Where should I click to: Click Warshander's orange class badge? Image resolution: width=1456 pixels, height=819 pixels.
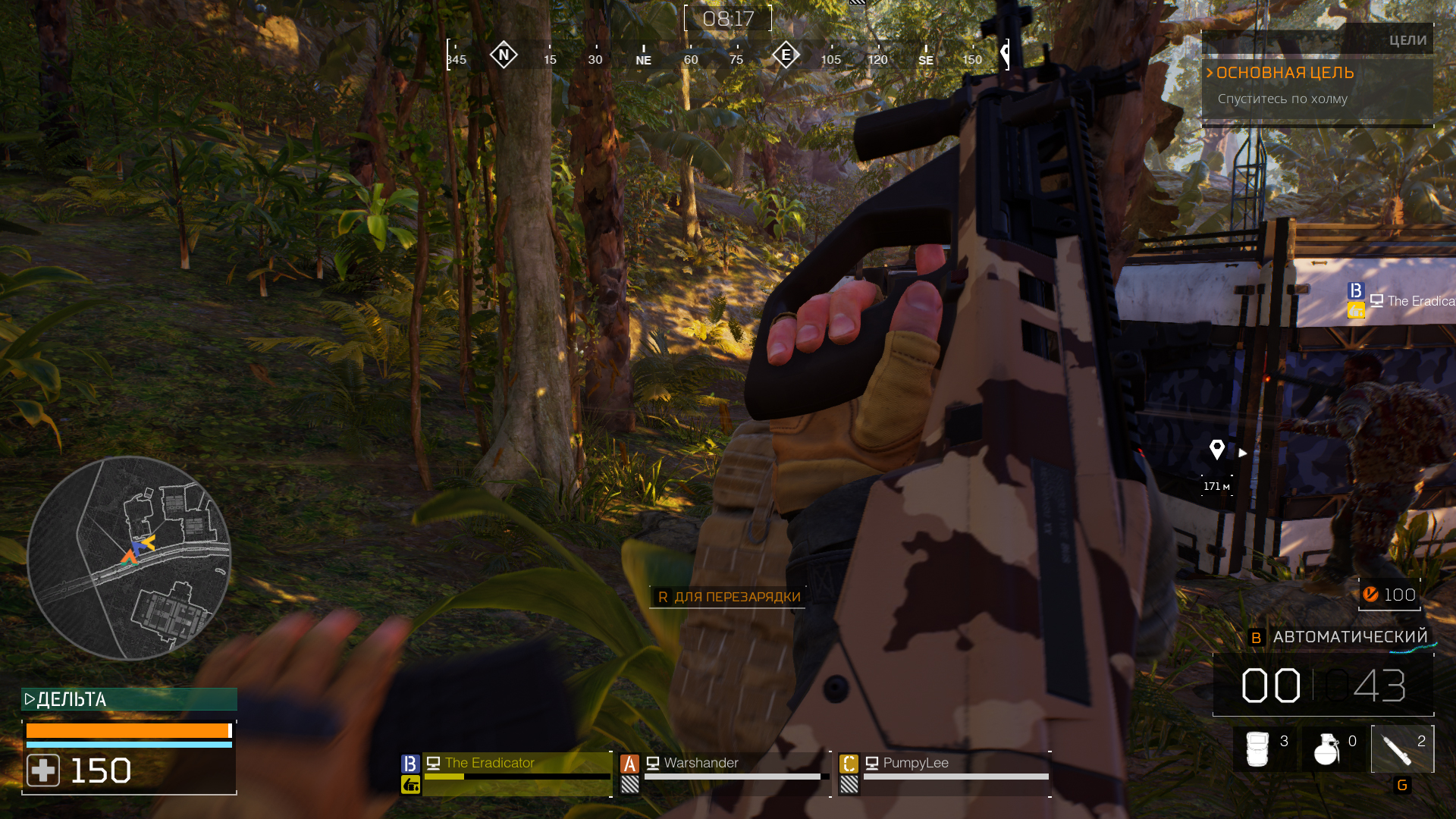(x=628, y=763)
